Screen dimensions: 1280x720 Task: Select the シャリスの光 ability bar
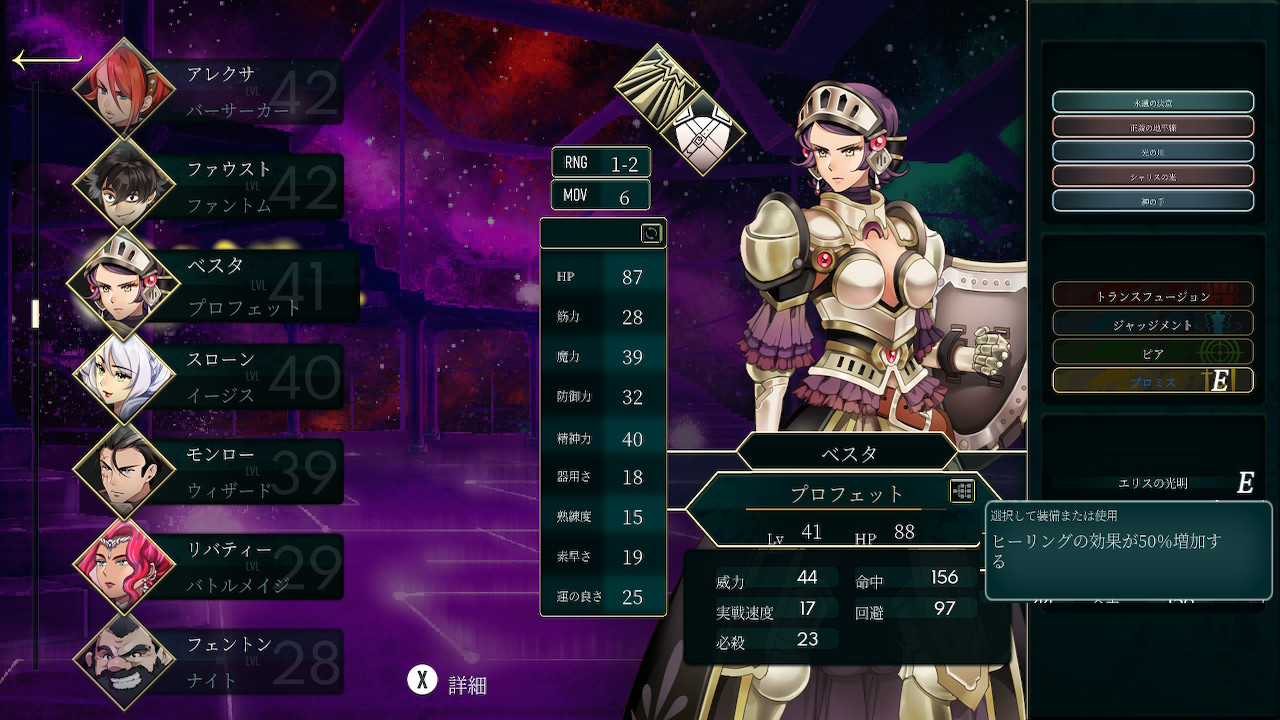point(1152,176)
